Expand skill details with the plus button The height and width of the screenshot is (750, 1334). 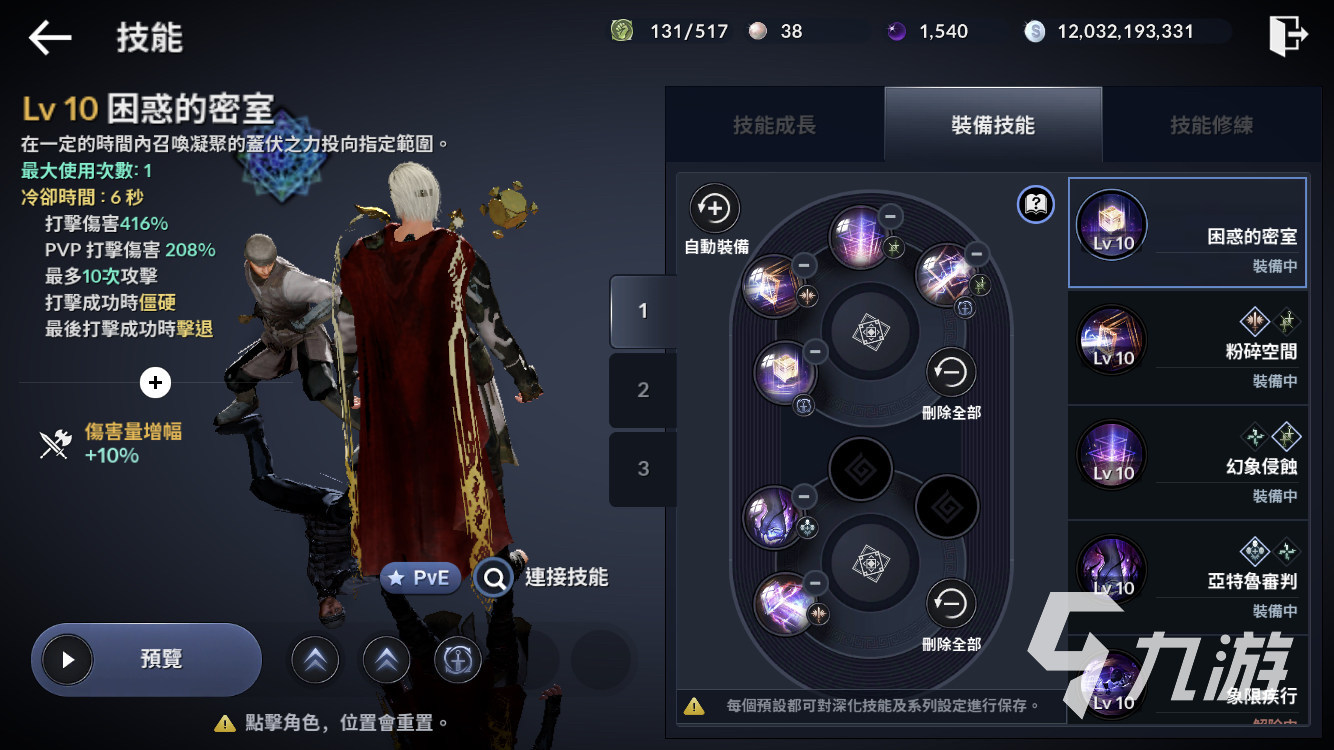click(155, 383)
